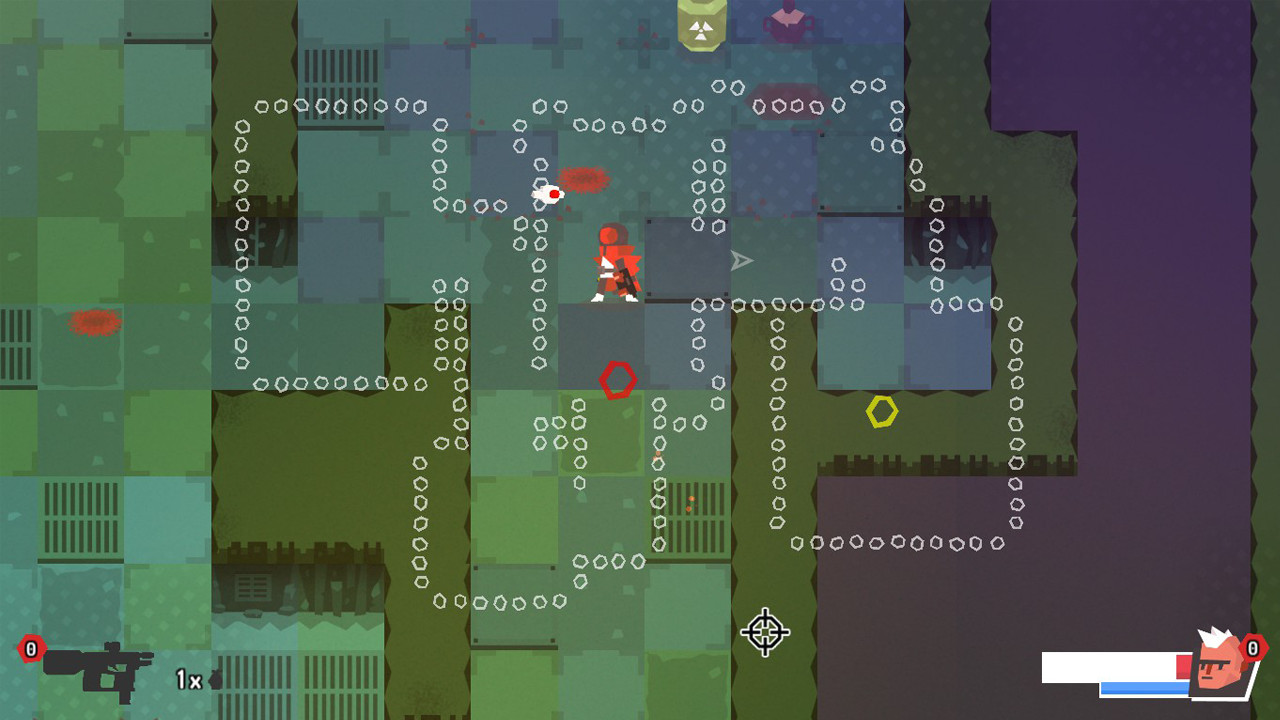Image resolution: width=1280 pixels, height=720 pixels.
Task: Click the red hexagon waypoint marker
Action: coord(617,381)
